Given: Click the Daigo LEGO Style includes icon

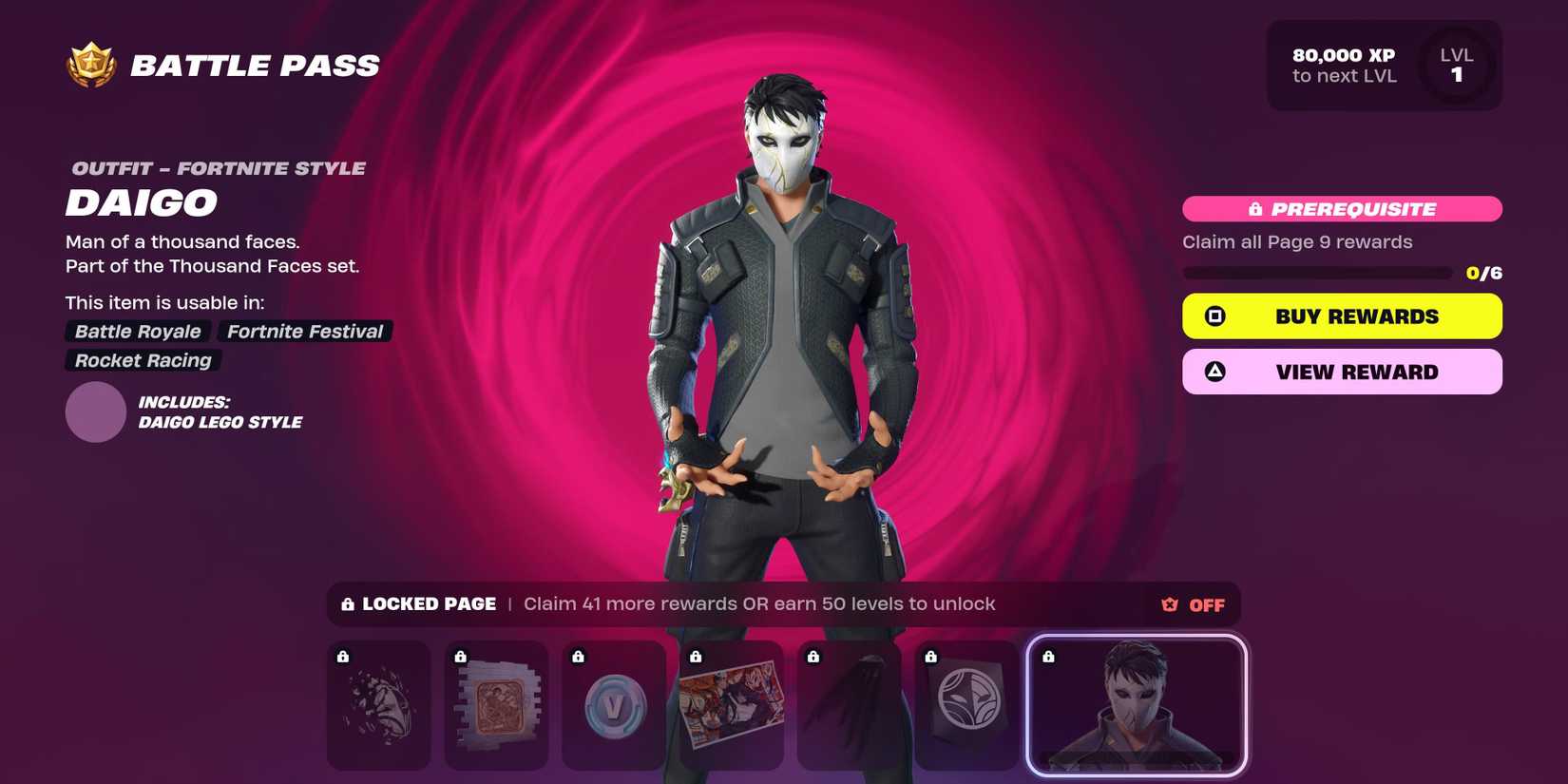Looking at the screenshot, I should pos(94,411).
